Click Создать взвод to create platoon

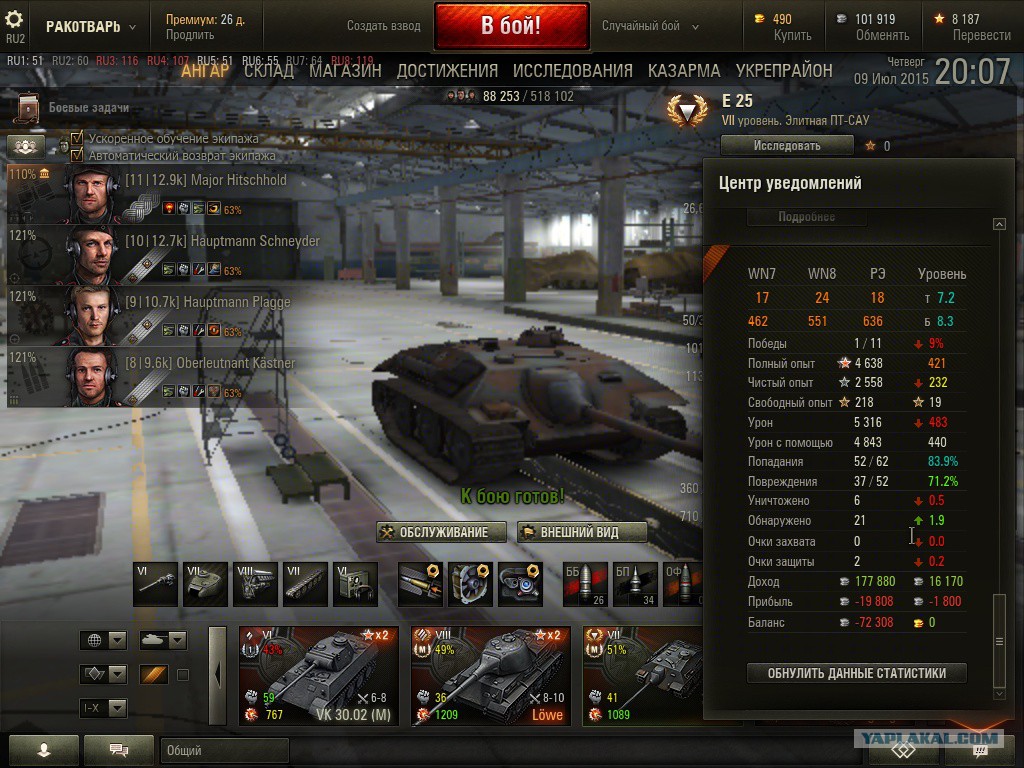point(384,26)
